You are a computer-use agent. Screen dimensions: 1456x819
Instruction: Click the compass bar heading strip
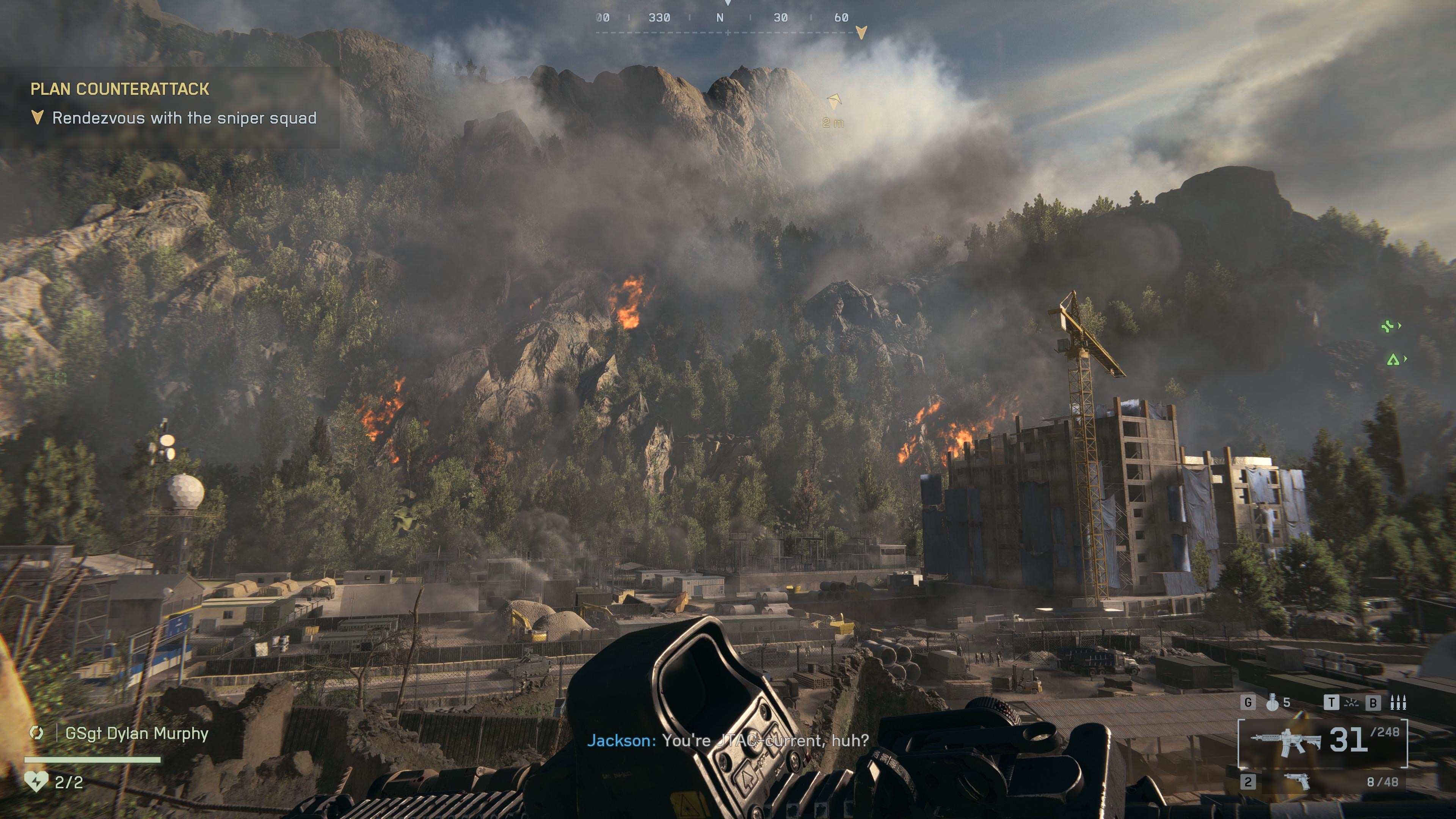(x=728, y=18)
